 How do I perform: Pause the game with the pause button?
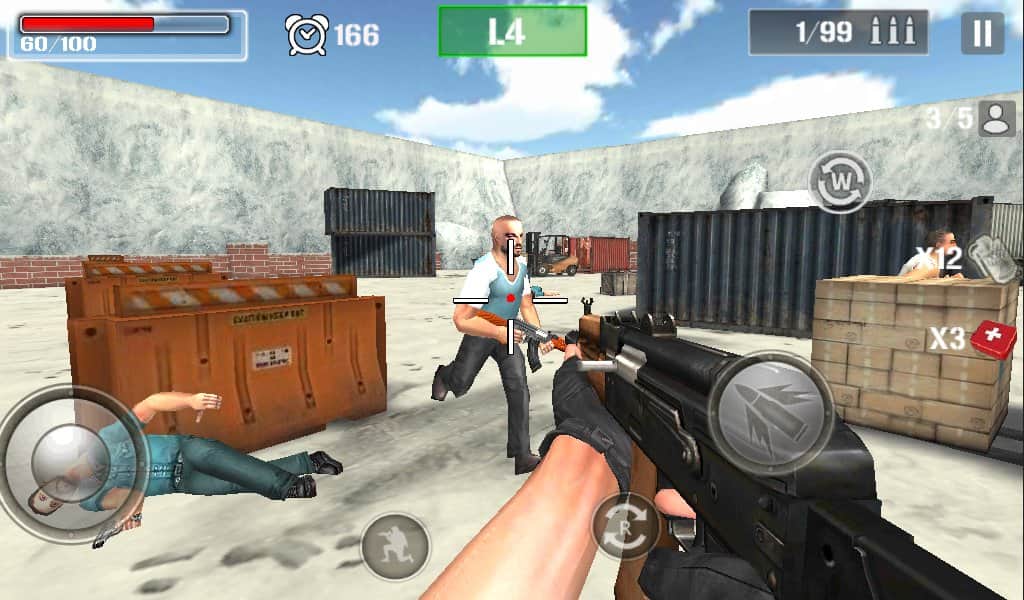[982, 34]
